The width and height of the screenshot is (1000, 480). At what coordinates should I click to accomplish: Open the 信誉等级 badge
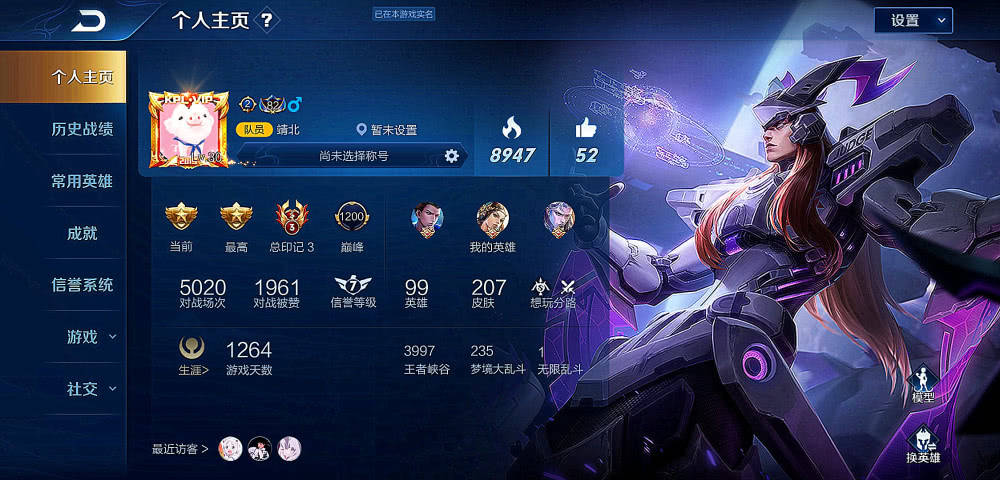tap(353, 290)
